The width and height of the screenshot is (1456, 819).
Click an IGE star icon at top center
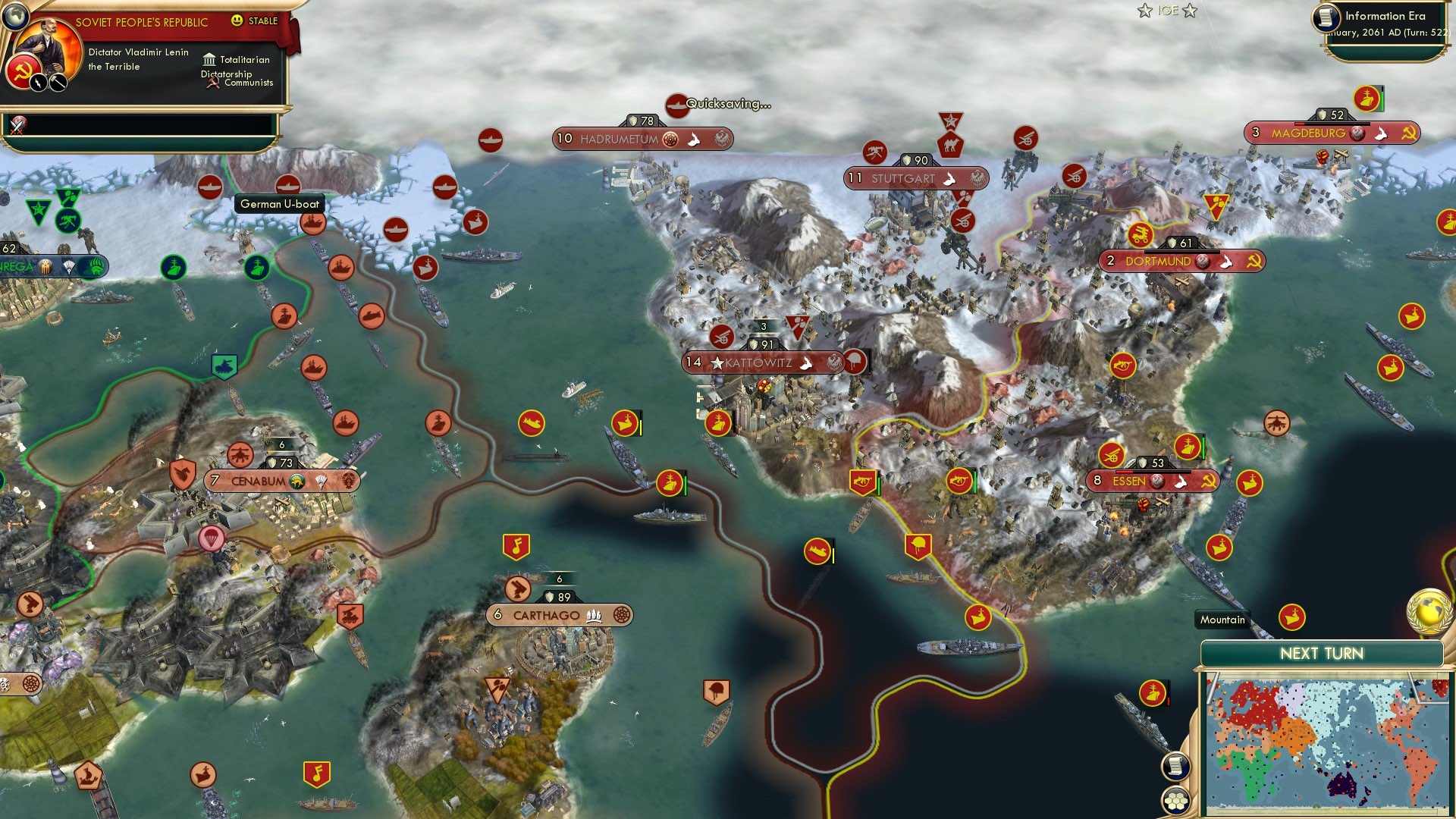[x=1144, y=11]
